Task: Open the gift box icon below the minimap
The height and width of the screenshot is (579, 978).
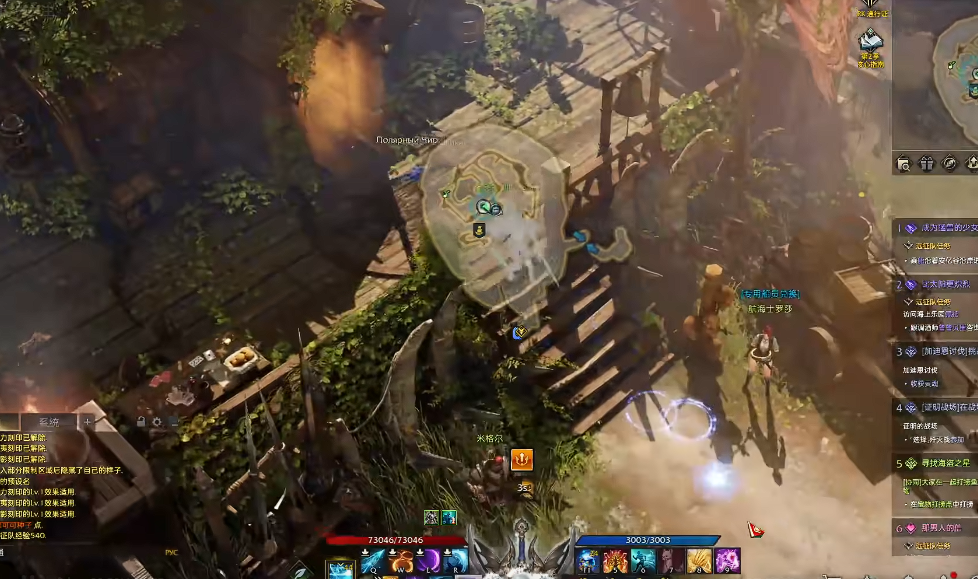Action: point(926,163)
